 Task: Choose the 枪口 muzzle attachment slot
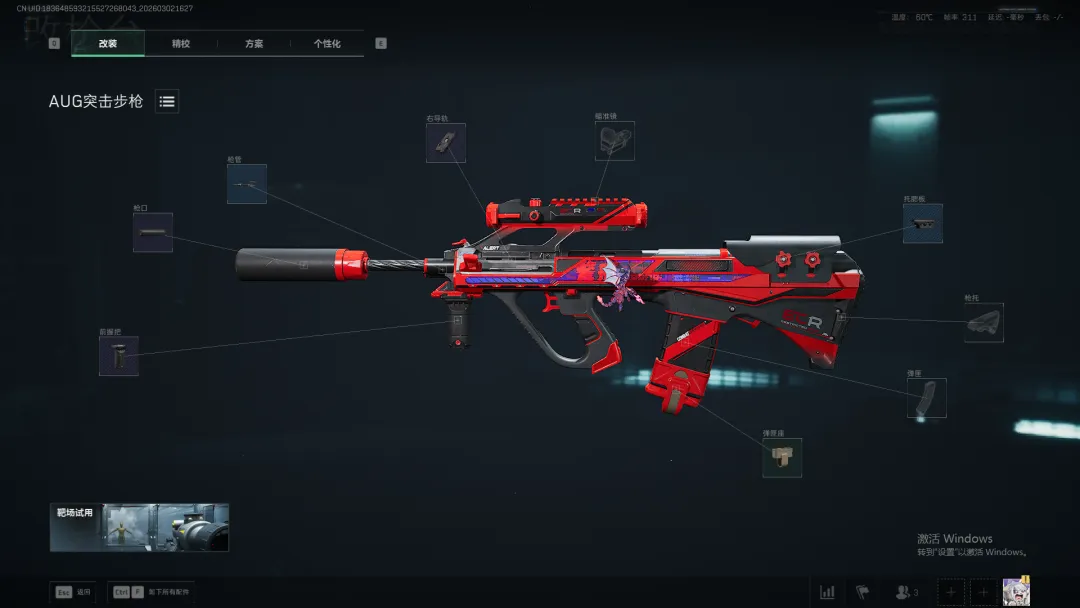(153, 232)
